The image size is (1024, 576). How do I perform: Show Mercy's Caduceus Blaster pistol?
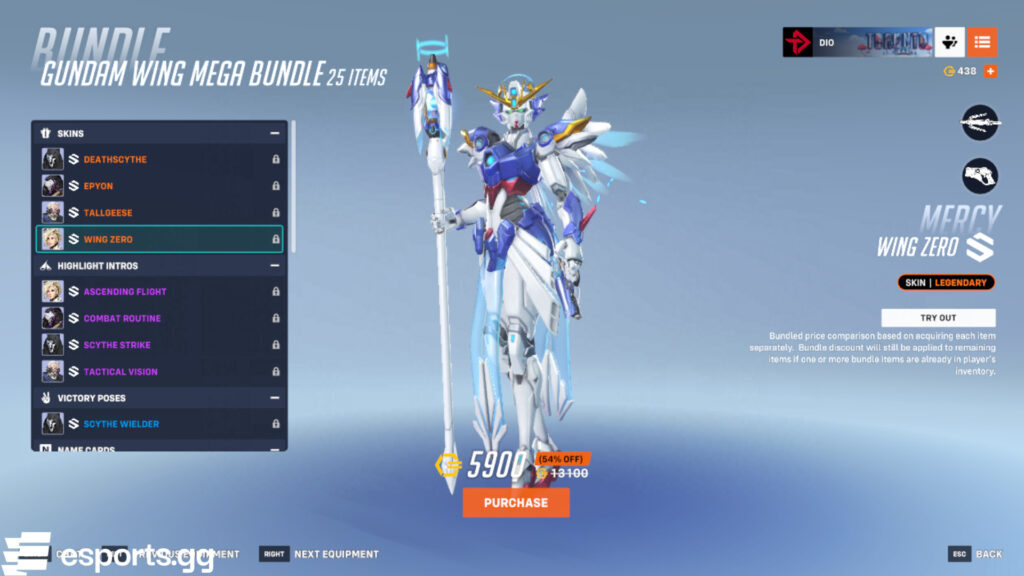point(980,176)
